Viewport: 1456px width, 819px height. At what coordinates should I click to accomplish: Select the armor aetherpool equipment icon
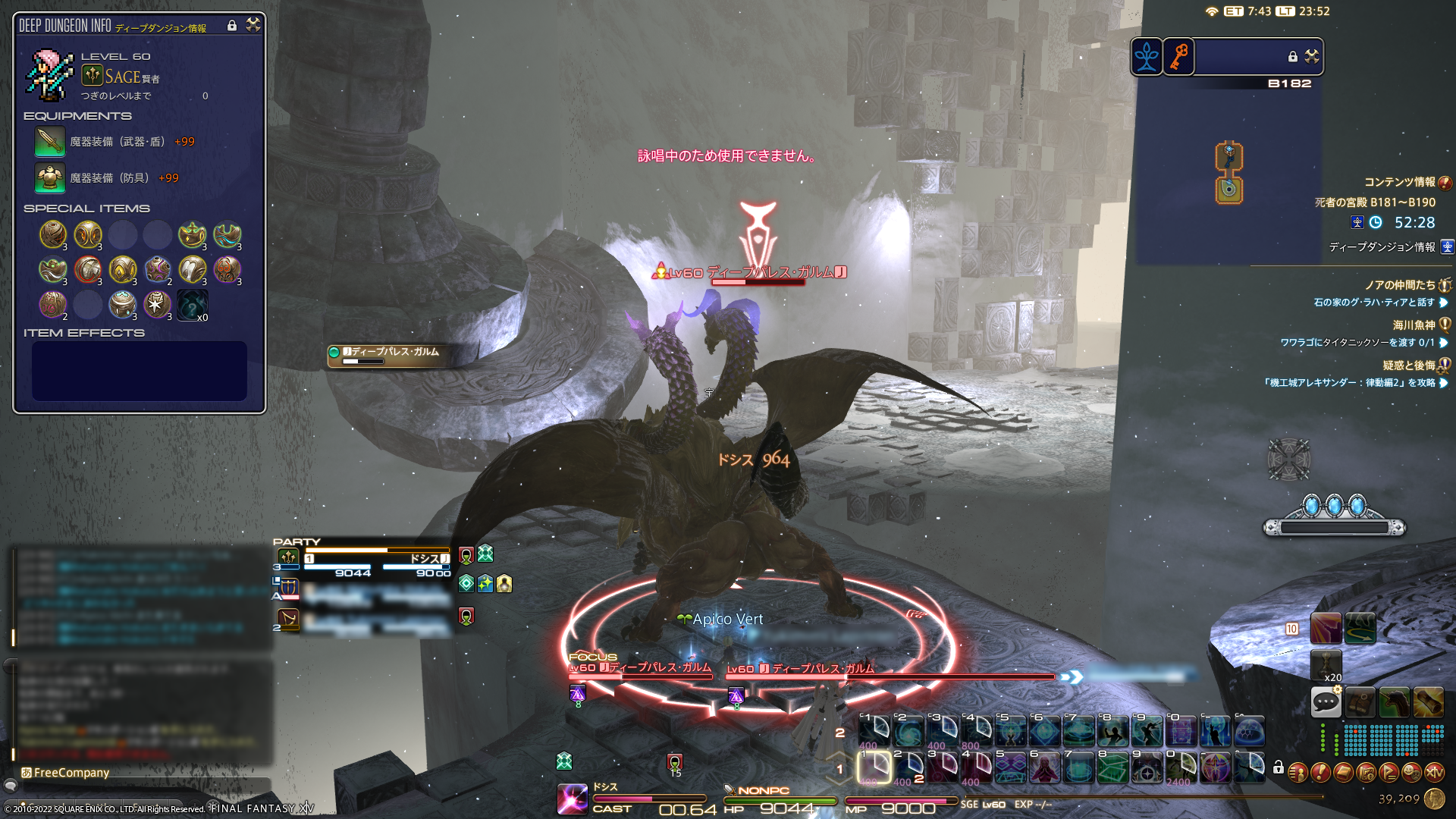[x=50, y=178]
